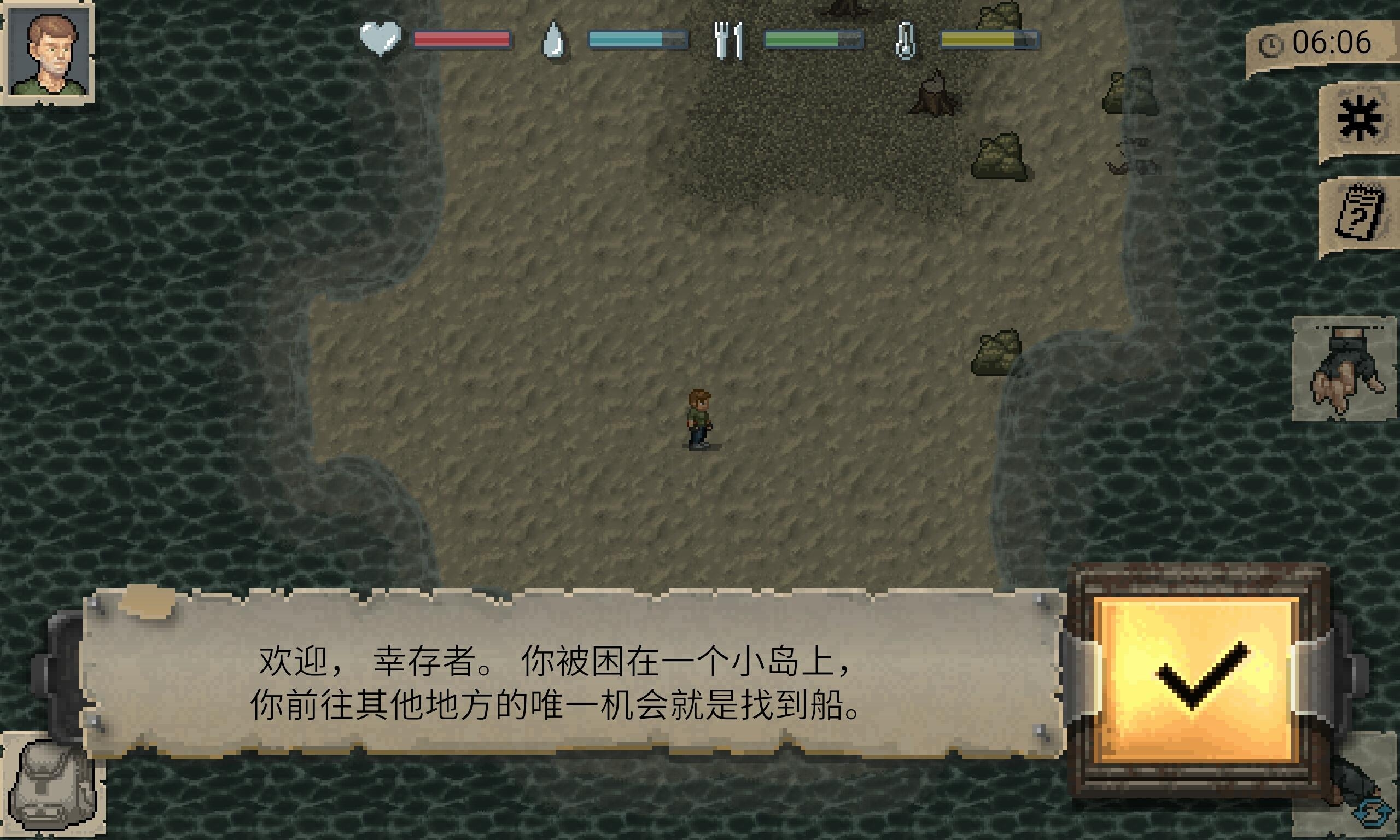This screenshot has width=1400, height=840.
Task: Click the thermometer temperature icon
Action: (x=906, y=41)
